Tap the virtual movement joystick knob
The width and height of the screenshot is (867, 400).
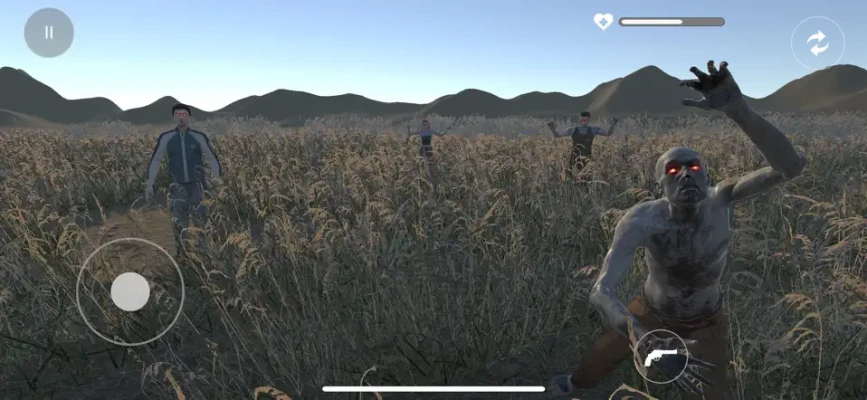click(130, 292)
